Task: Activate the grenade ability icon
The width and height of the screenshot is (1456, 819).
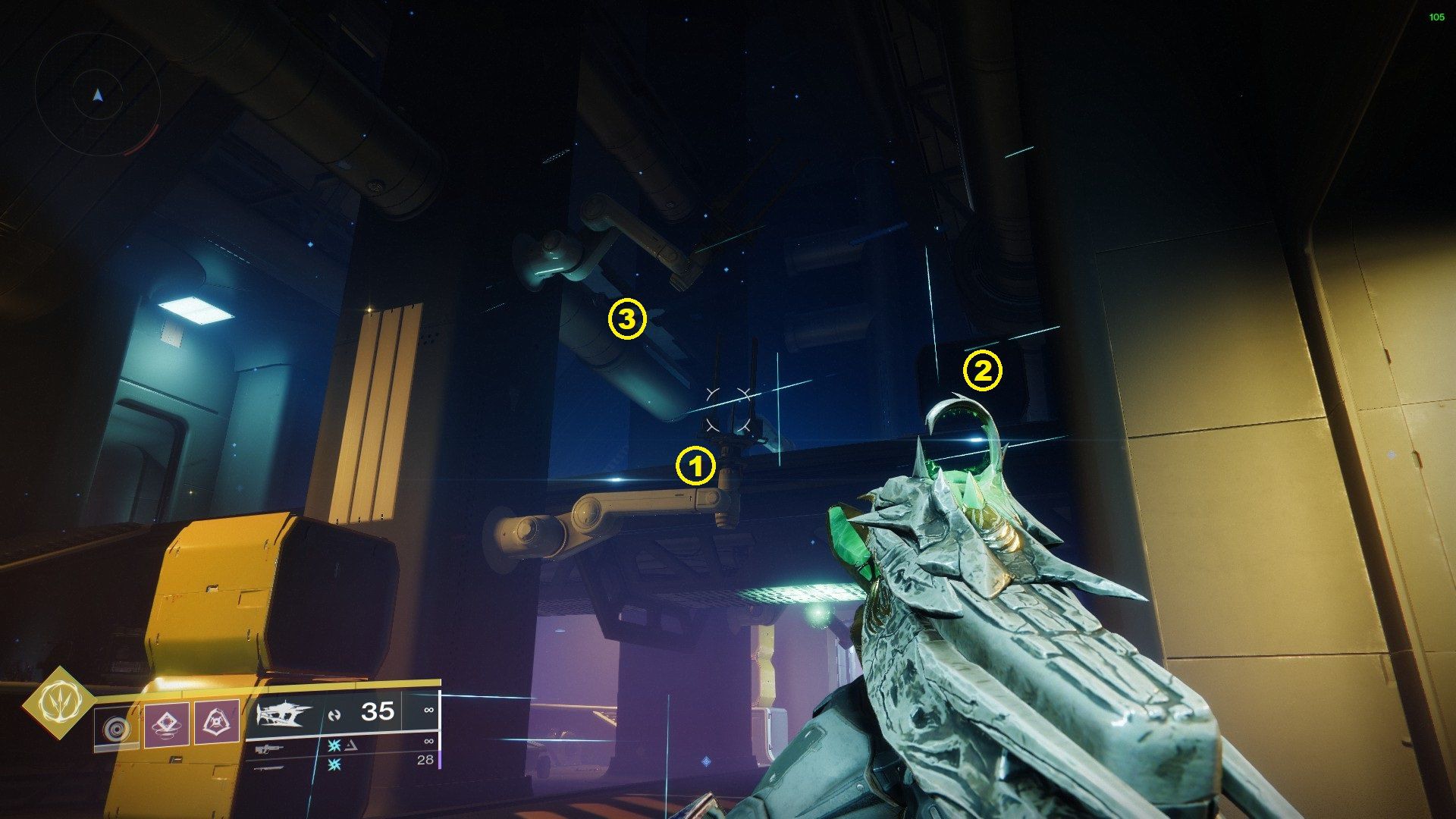Action: point(165,724)
